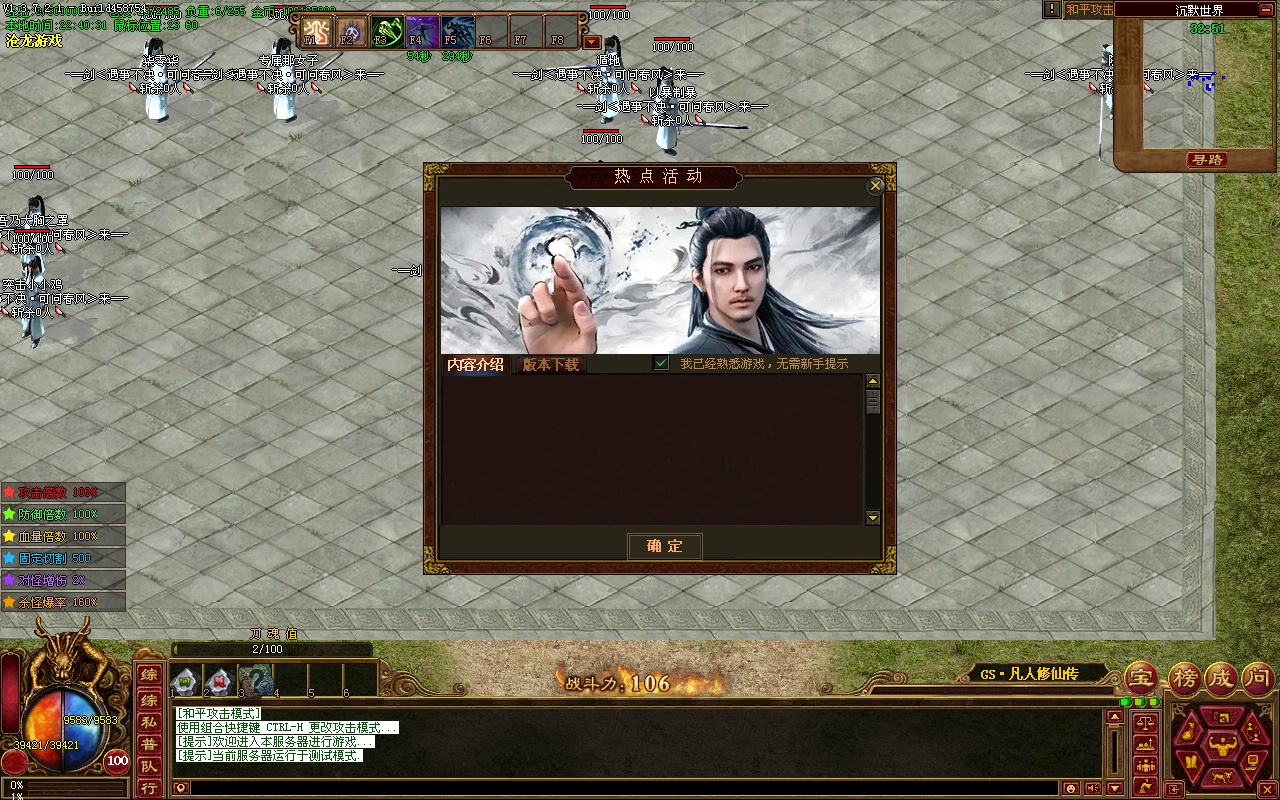Activate the F1 skill icon
Viewport: 1280px width, 800px height.
tap(316, 32)
